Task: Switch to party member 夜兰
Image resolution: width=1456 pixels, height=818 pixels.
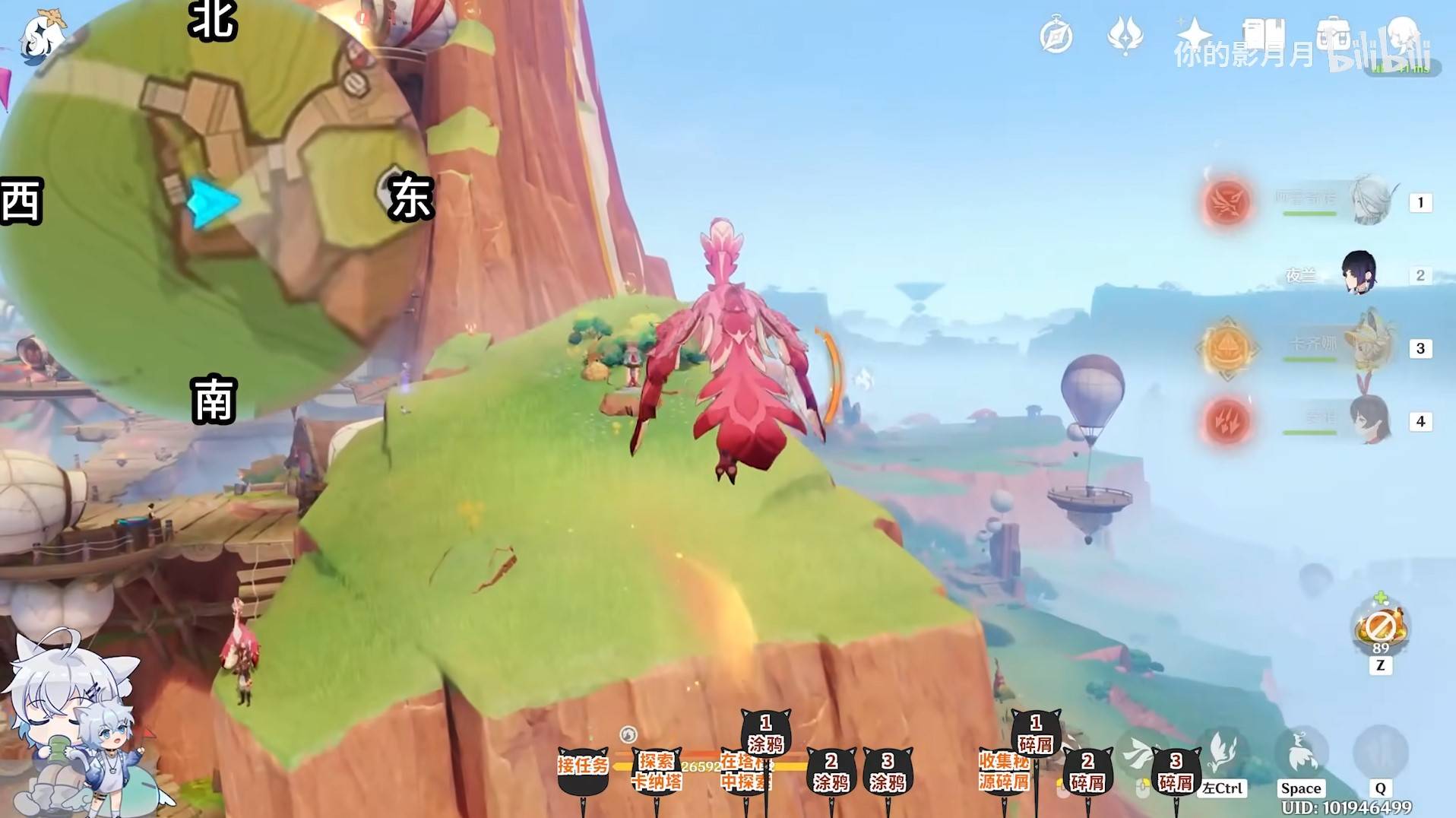Action: tap(1359, 274)
